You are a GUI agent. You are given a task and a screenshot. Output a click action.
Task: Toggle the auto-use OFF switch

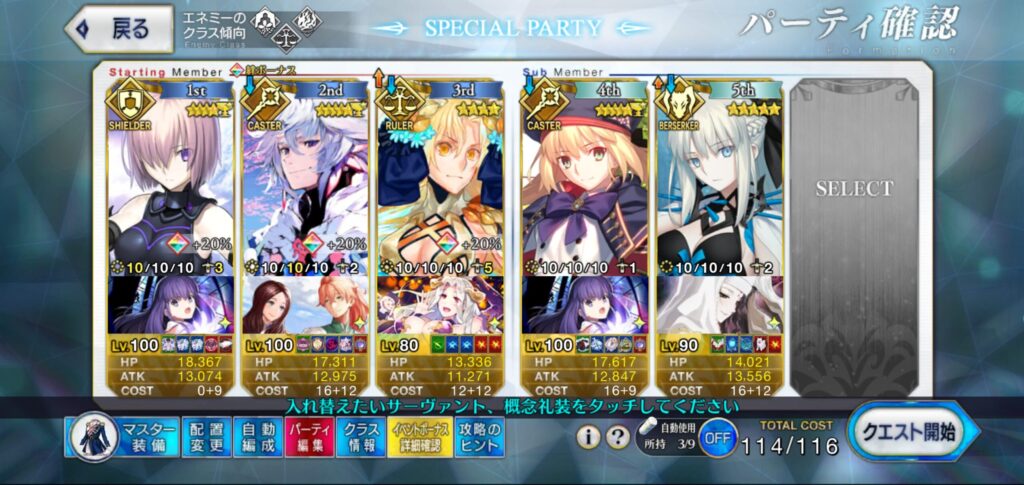[716, 438]
